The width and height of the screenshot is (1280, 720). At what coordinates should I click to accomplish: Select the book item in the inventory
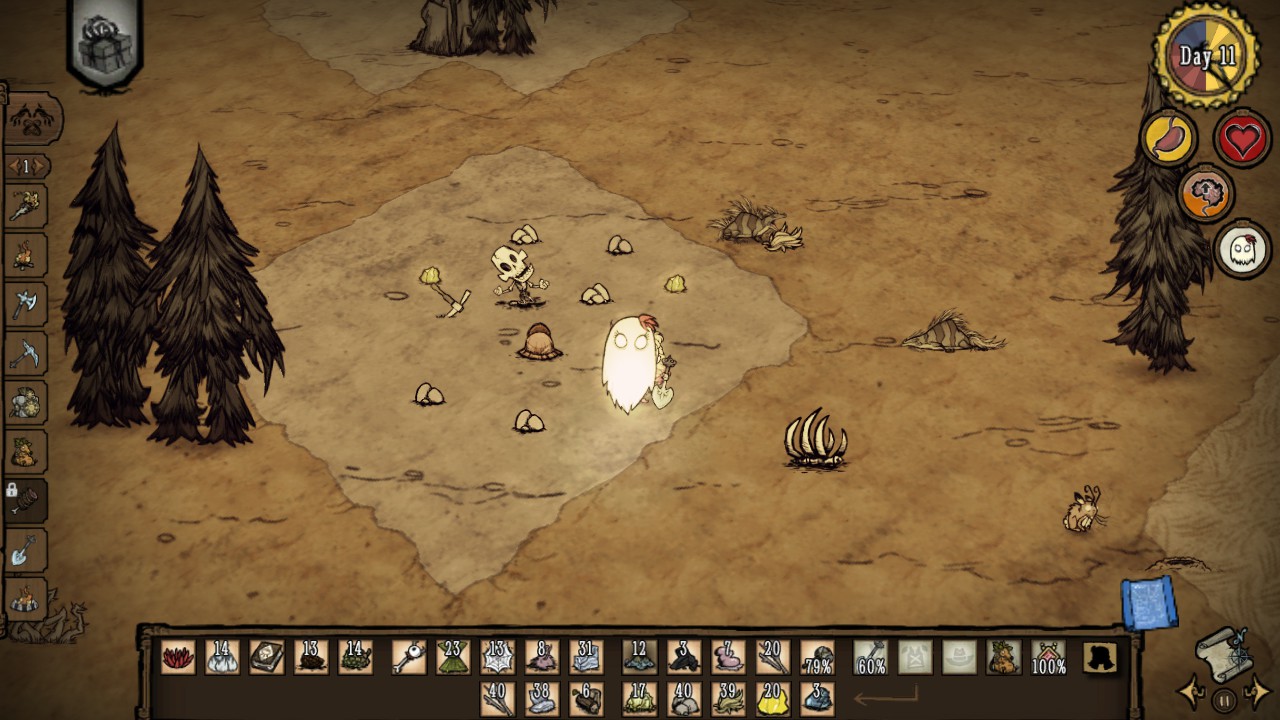pos(266,658)
